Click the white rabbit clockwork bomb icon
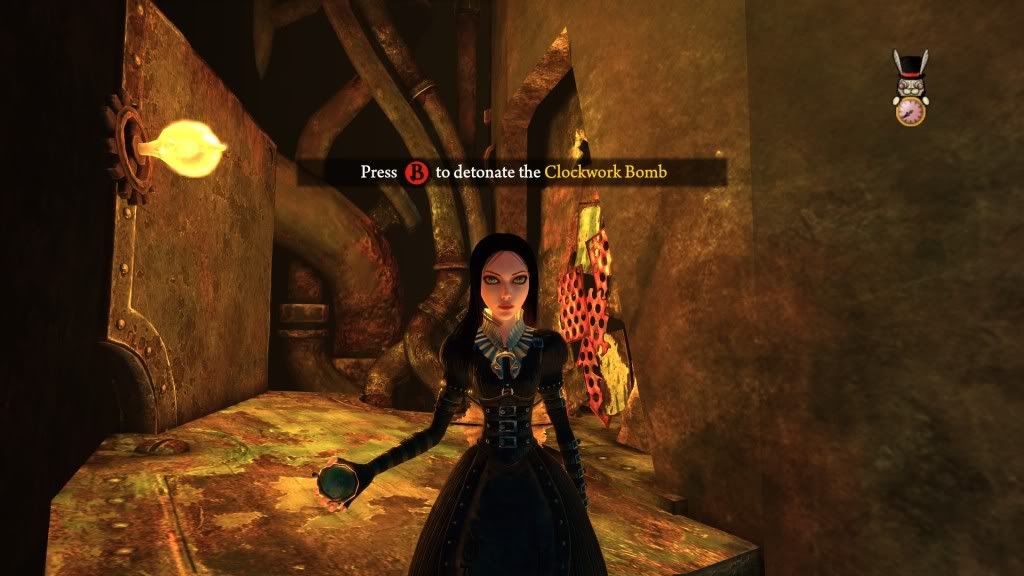The width and height of the screenshot is (1024, 576). click(910, 88)
